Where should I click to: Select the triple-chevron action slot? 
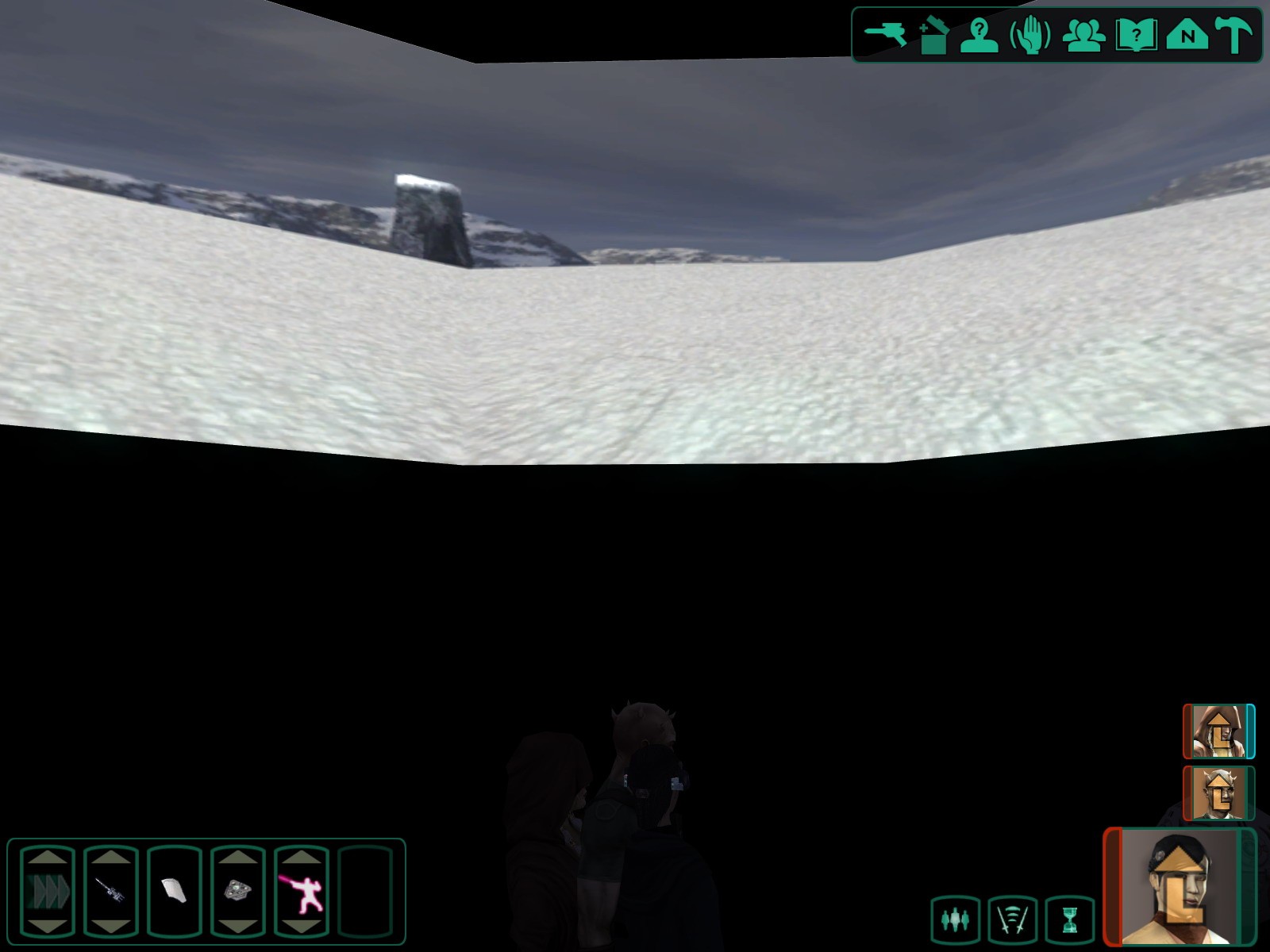pos(48,890)
